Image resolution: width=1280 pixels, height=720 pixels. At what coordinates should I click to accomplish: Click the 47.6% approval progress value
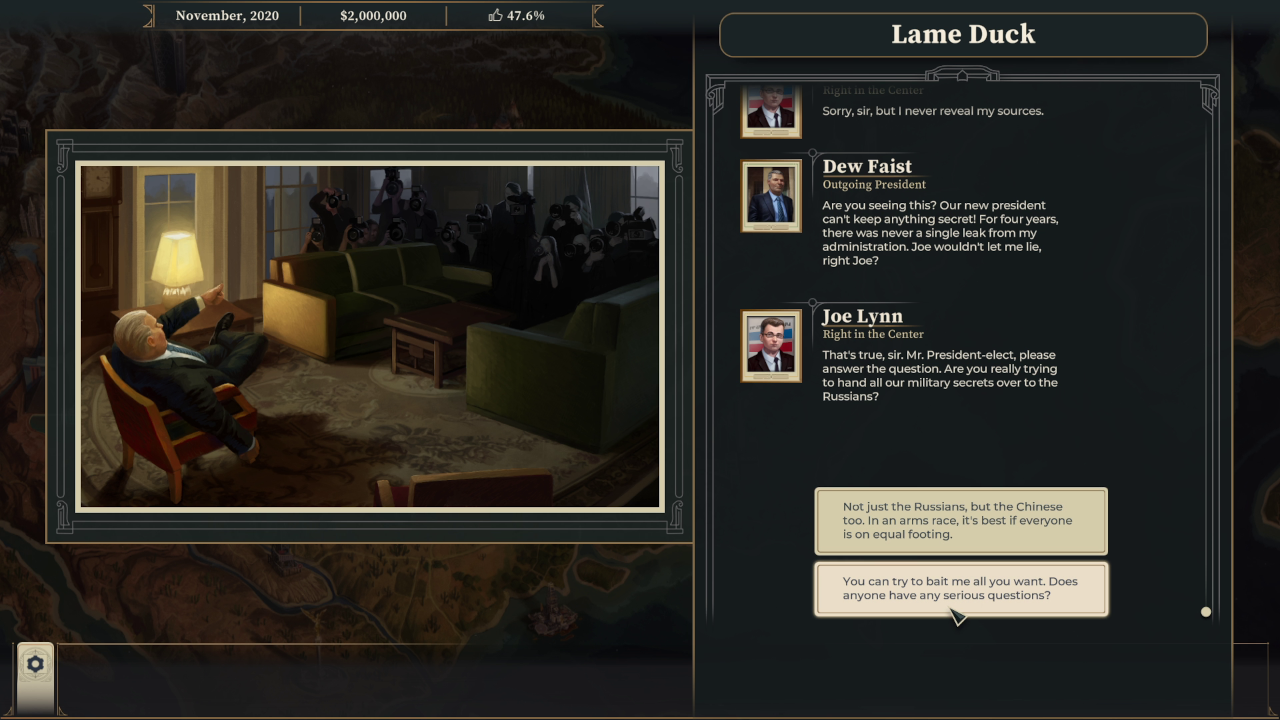pyautogui.click(x=524, y=15)
